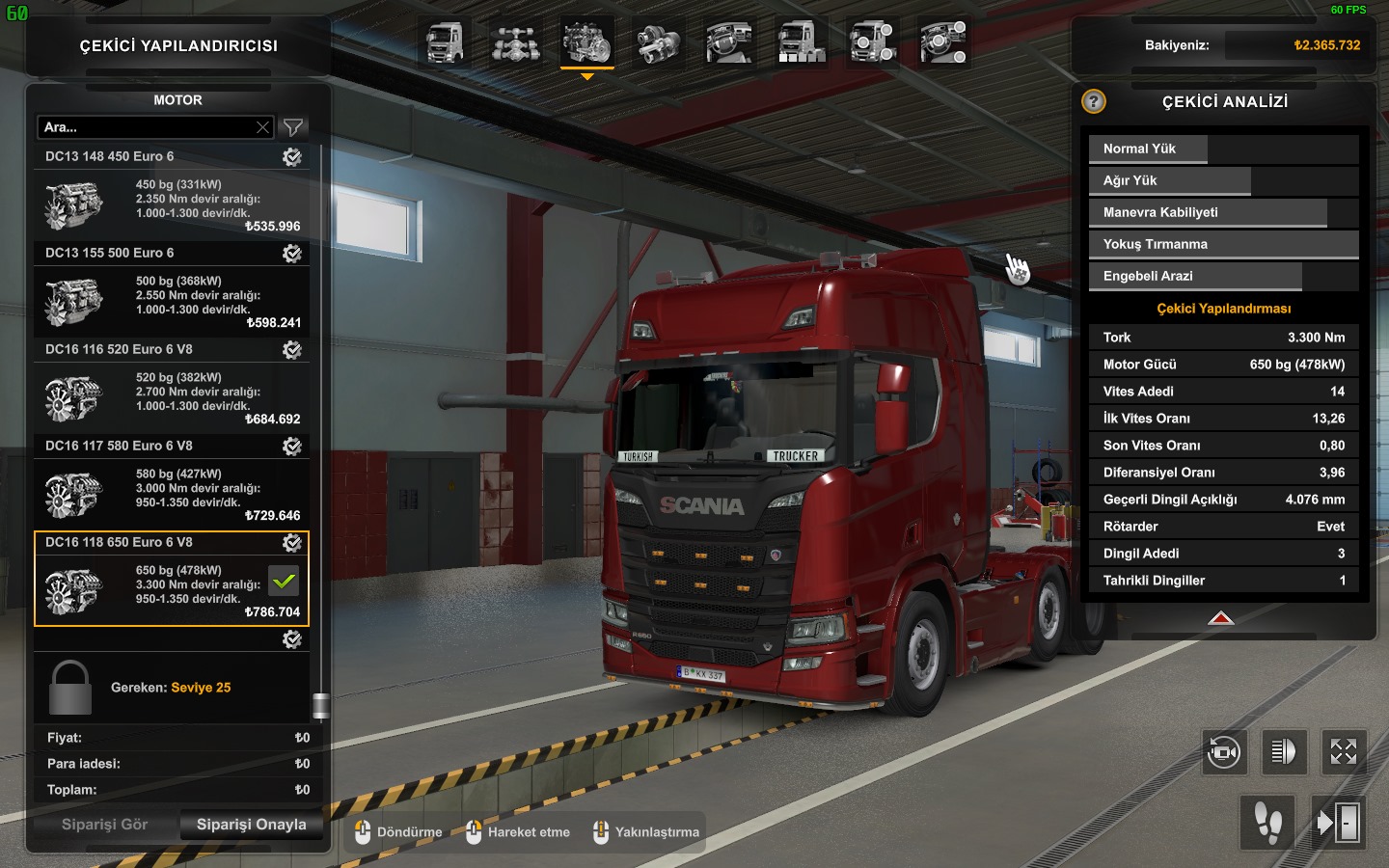Switch to the transmission gearbox tab
The height and width of the screenshot is (868, 1389).
[659, 43]
